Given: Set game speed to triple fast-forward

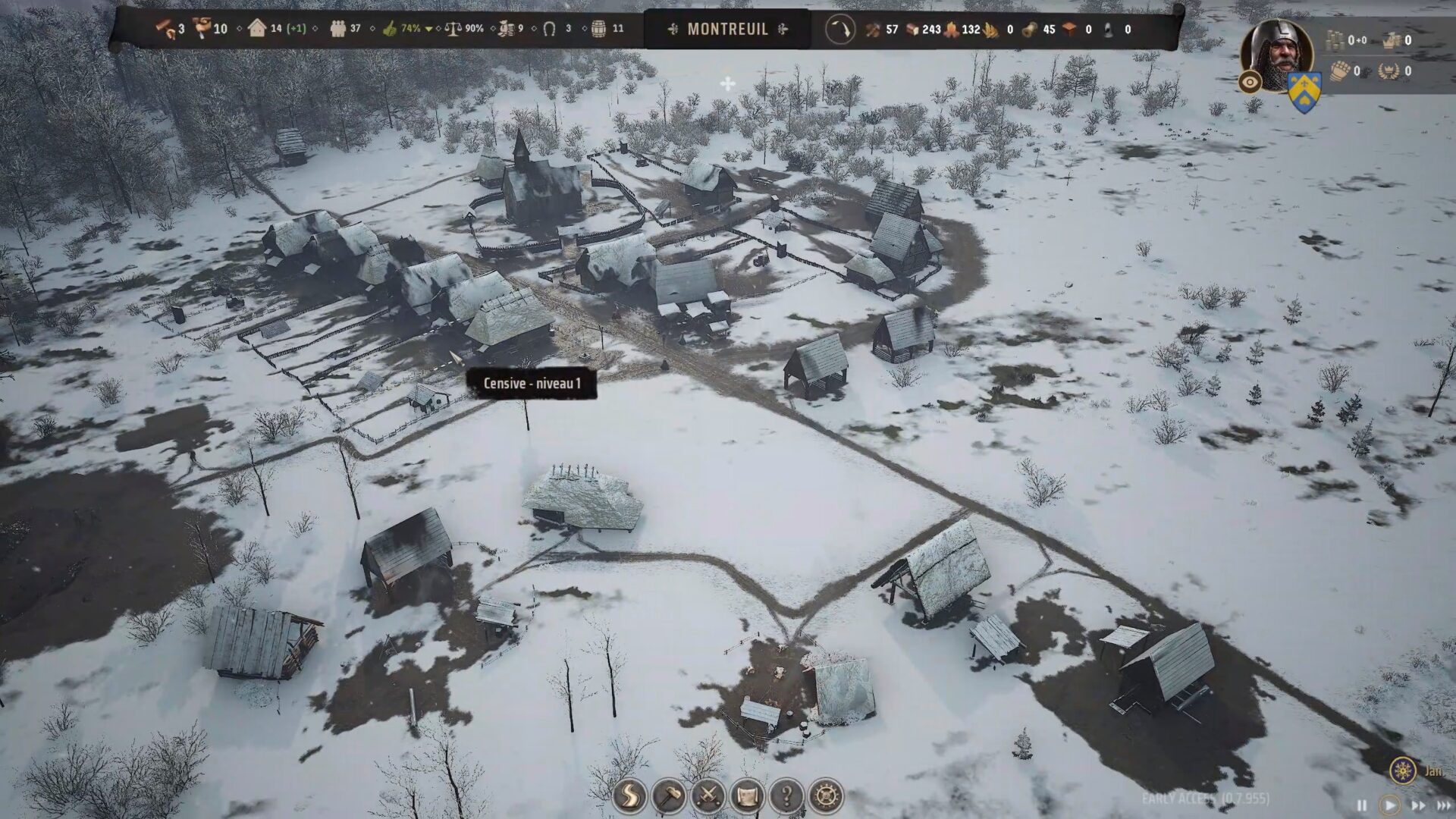Looking at the screenshot, I should 1443,805.
